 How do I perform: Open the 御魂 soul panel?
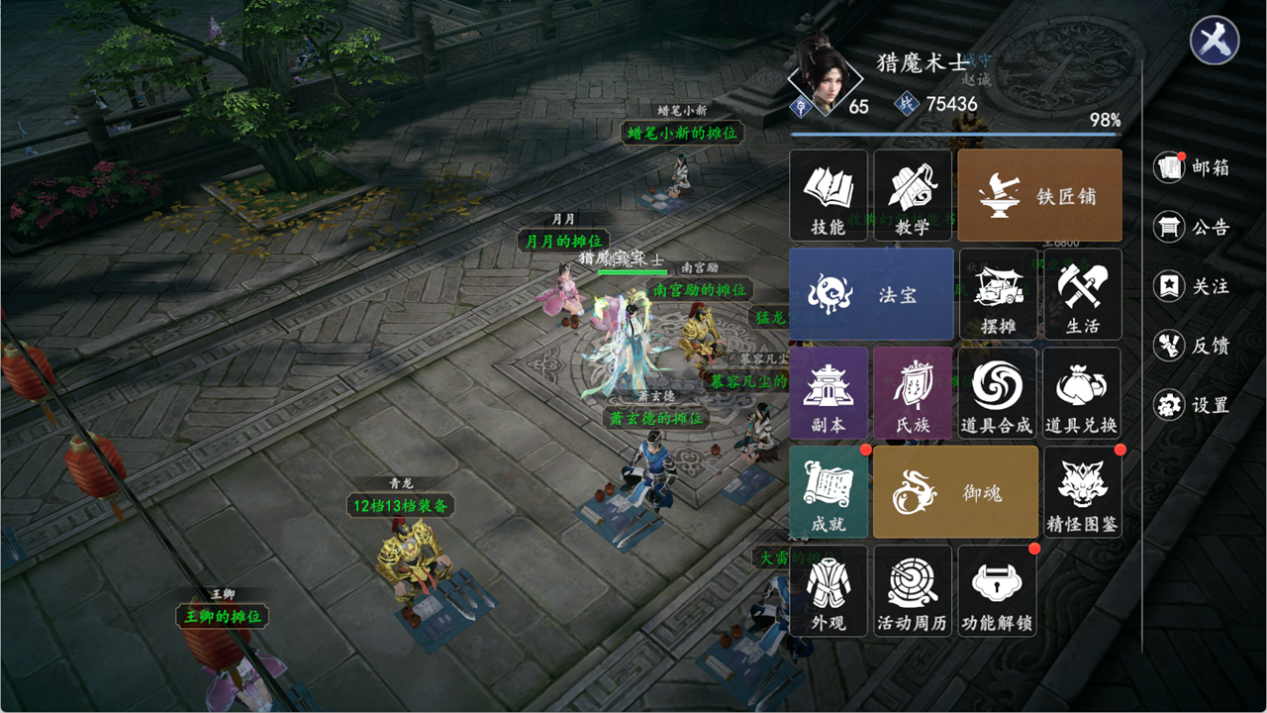click(x=955, y=491)
